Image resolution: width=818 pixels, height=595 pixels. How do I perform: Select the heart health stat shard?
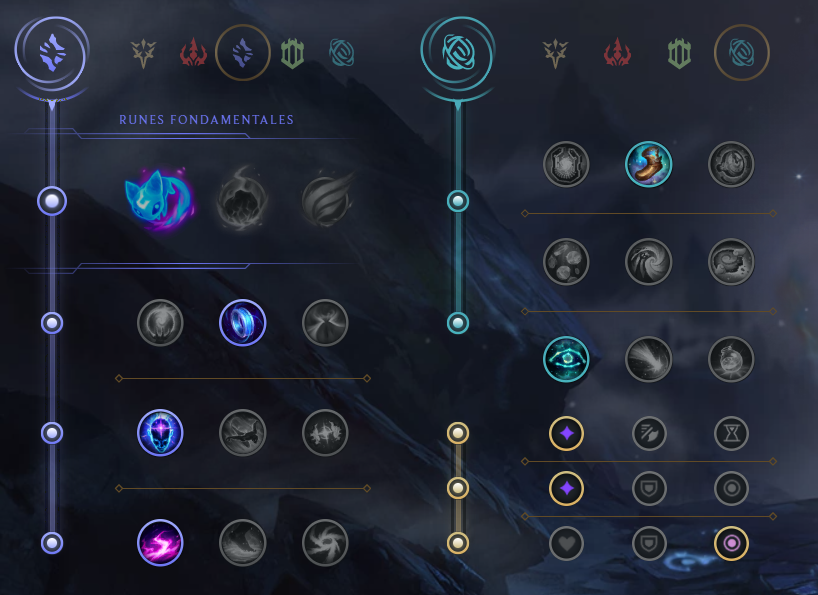[566, 543]
